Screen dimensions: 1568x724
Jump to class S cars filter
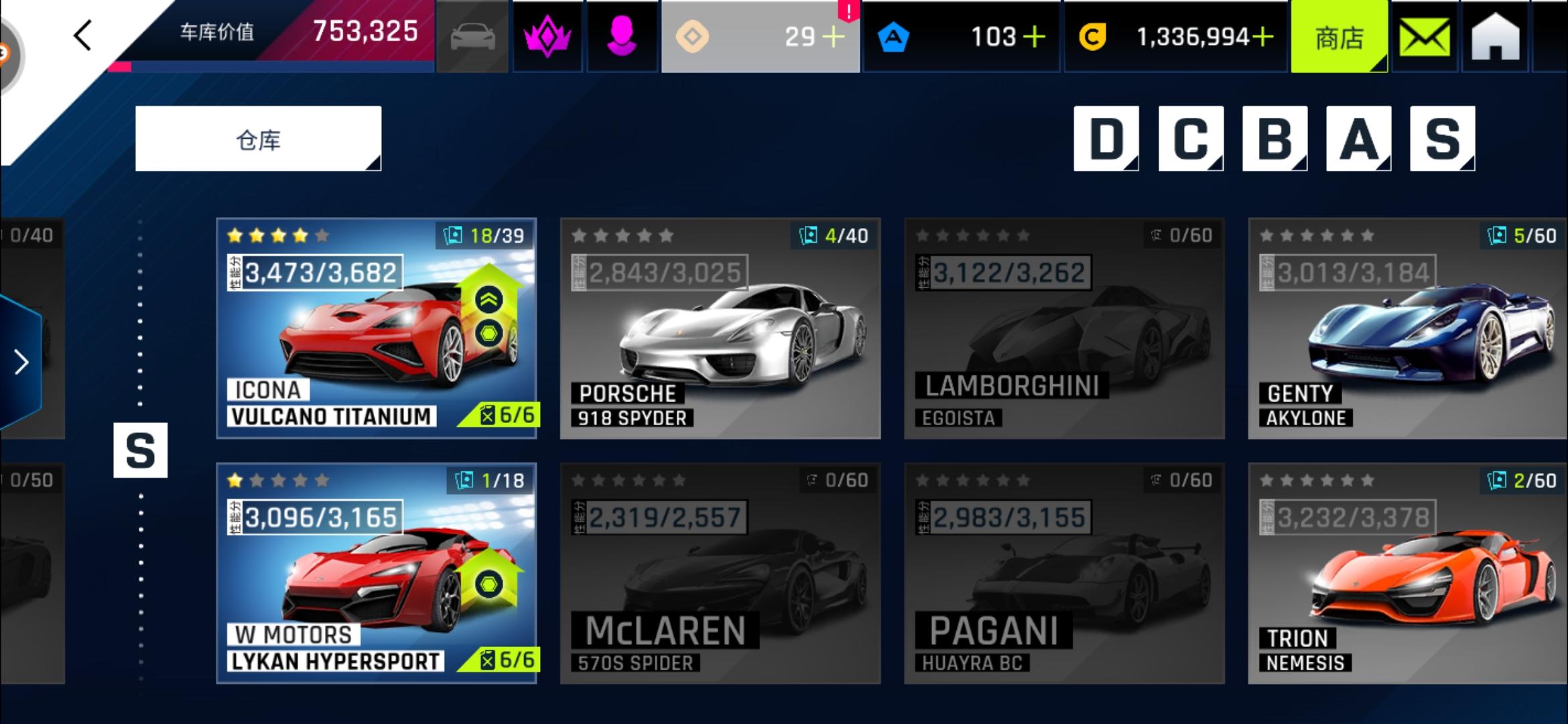click(x=1442, y=139)
